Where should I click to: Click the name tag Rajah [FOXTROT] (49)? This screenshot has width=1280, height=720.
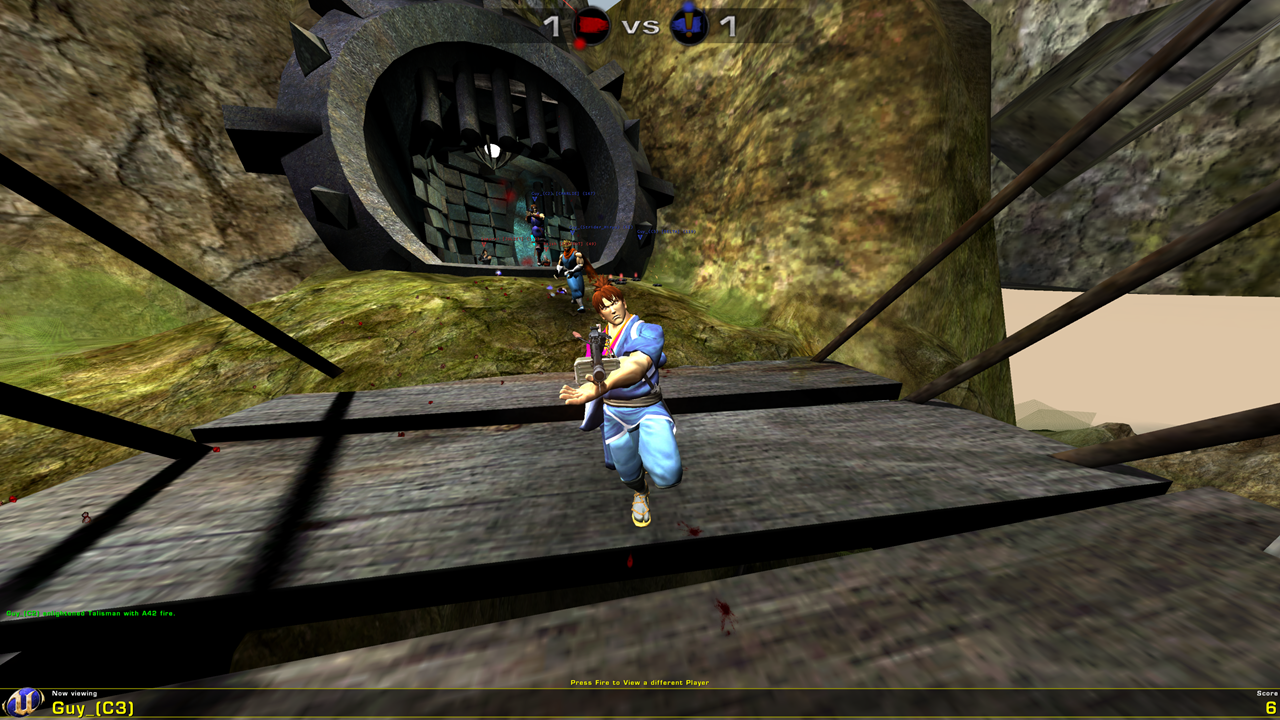pos(570,243)
